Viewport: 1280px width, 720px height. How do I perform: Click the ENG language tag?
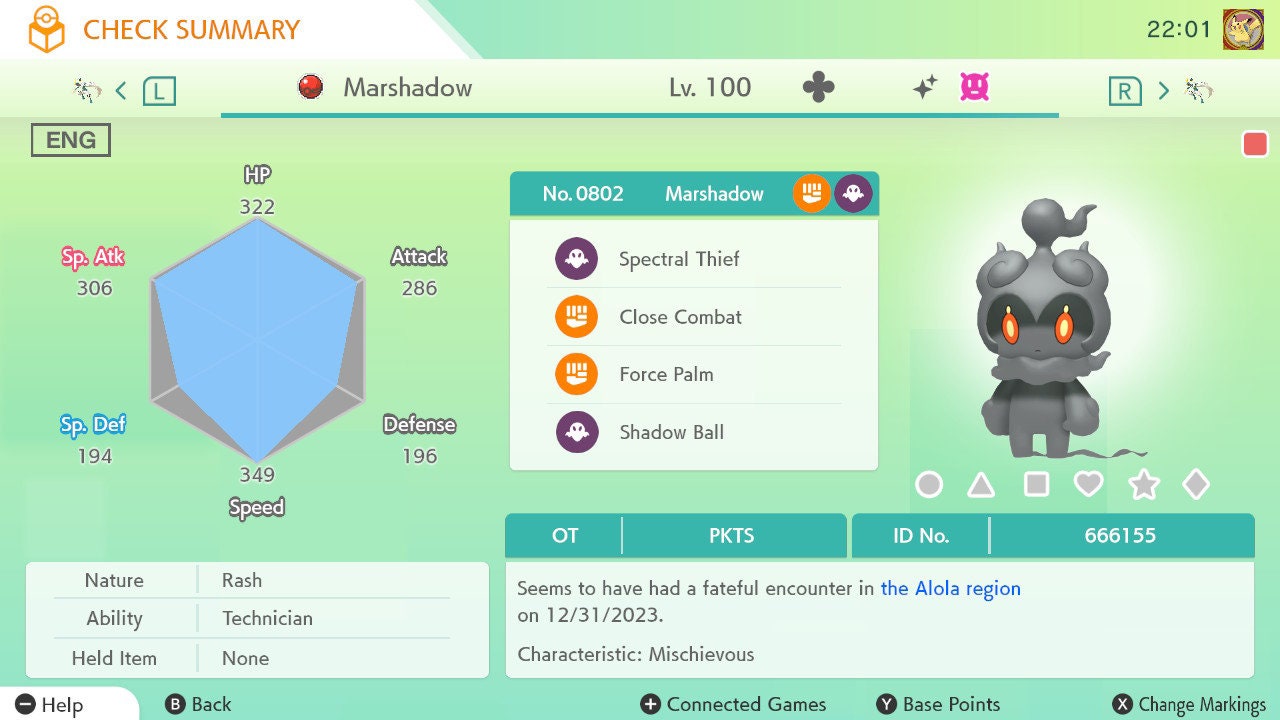(71, 141)
